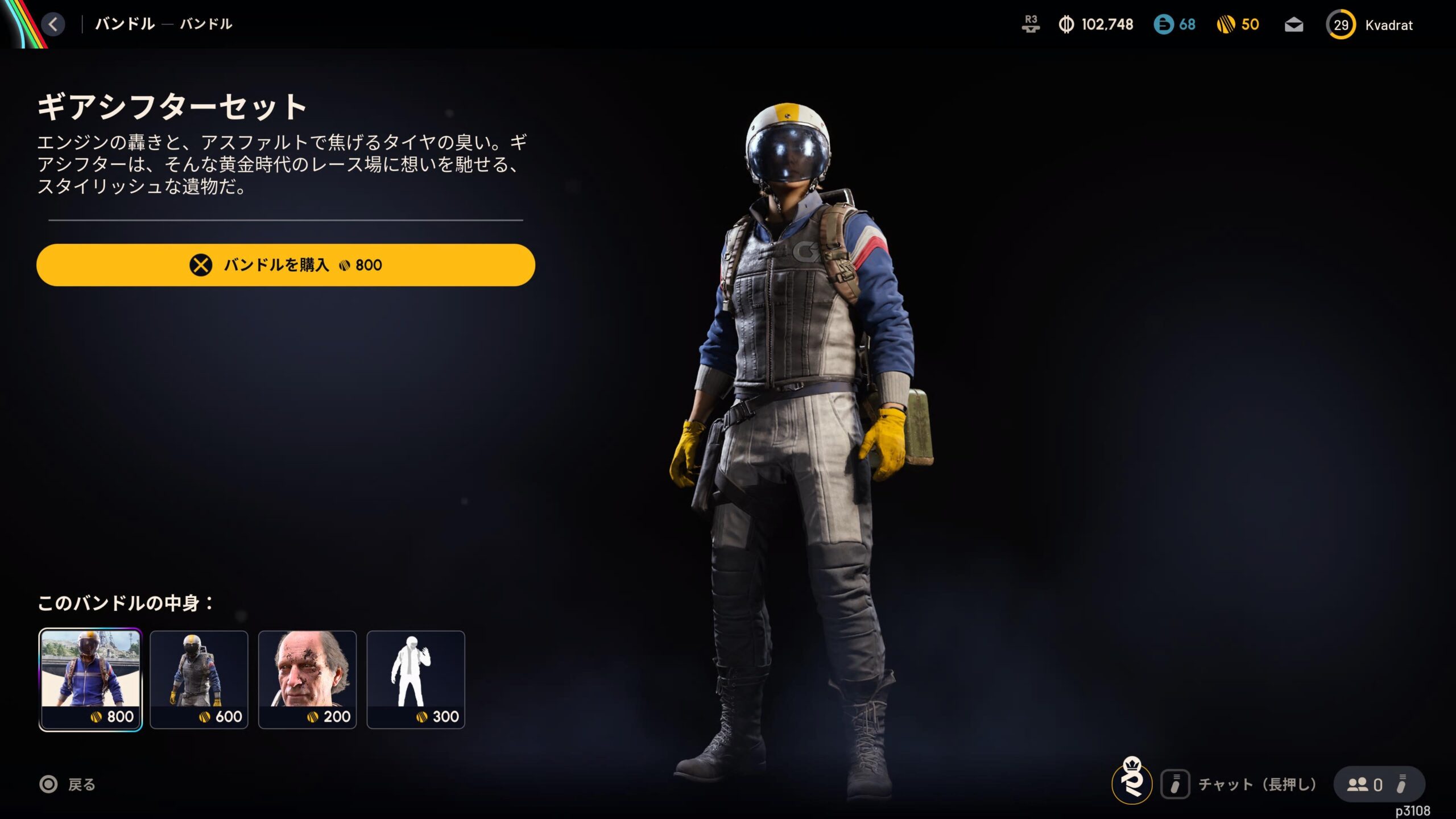
Task: Select the full bundle thumbnail priced 800
Action: click(90, 679)
